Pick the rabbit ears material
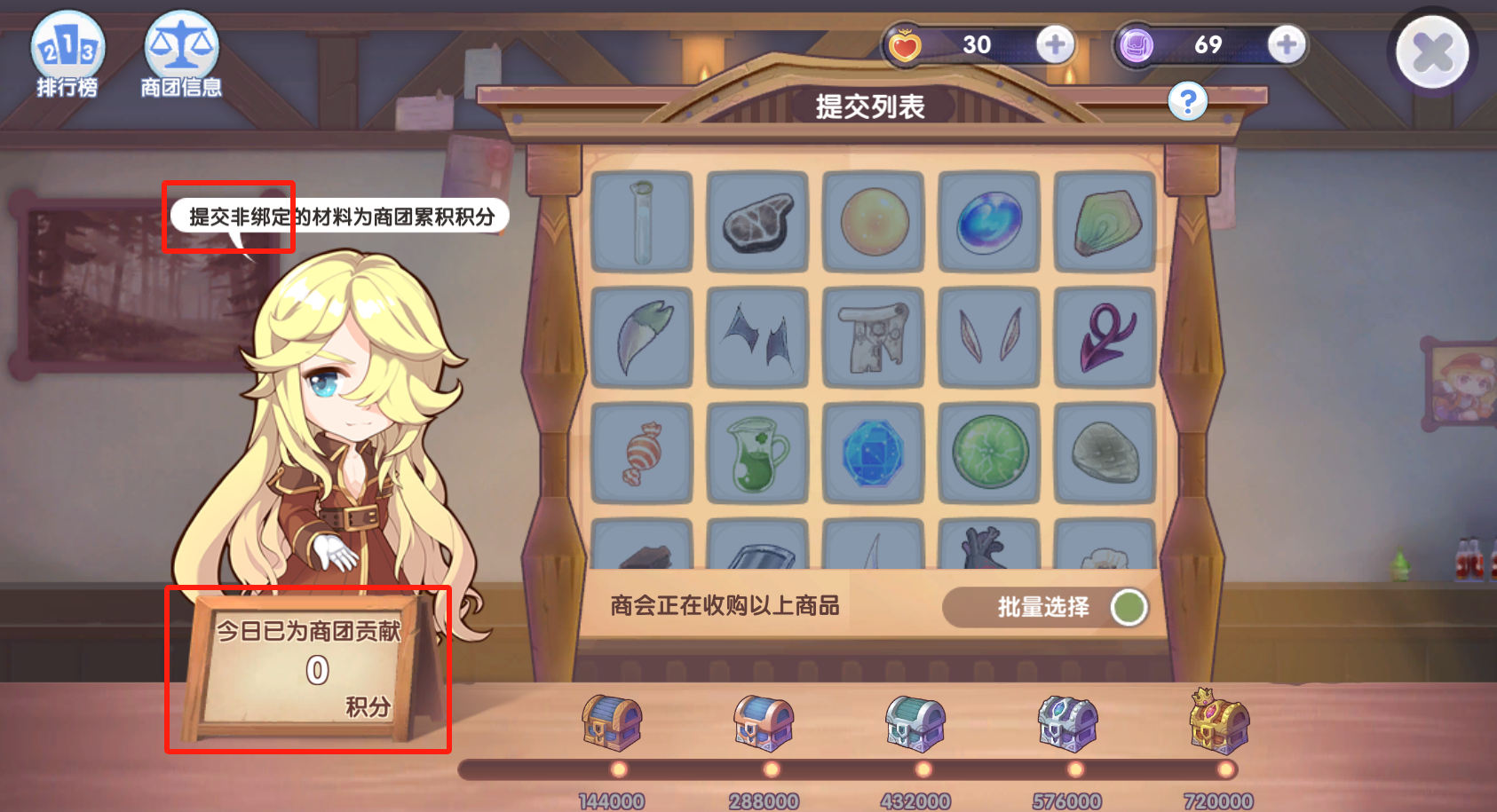Image resolution: width=1497 pixels, height=812 pixels. 988,338
